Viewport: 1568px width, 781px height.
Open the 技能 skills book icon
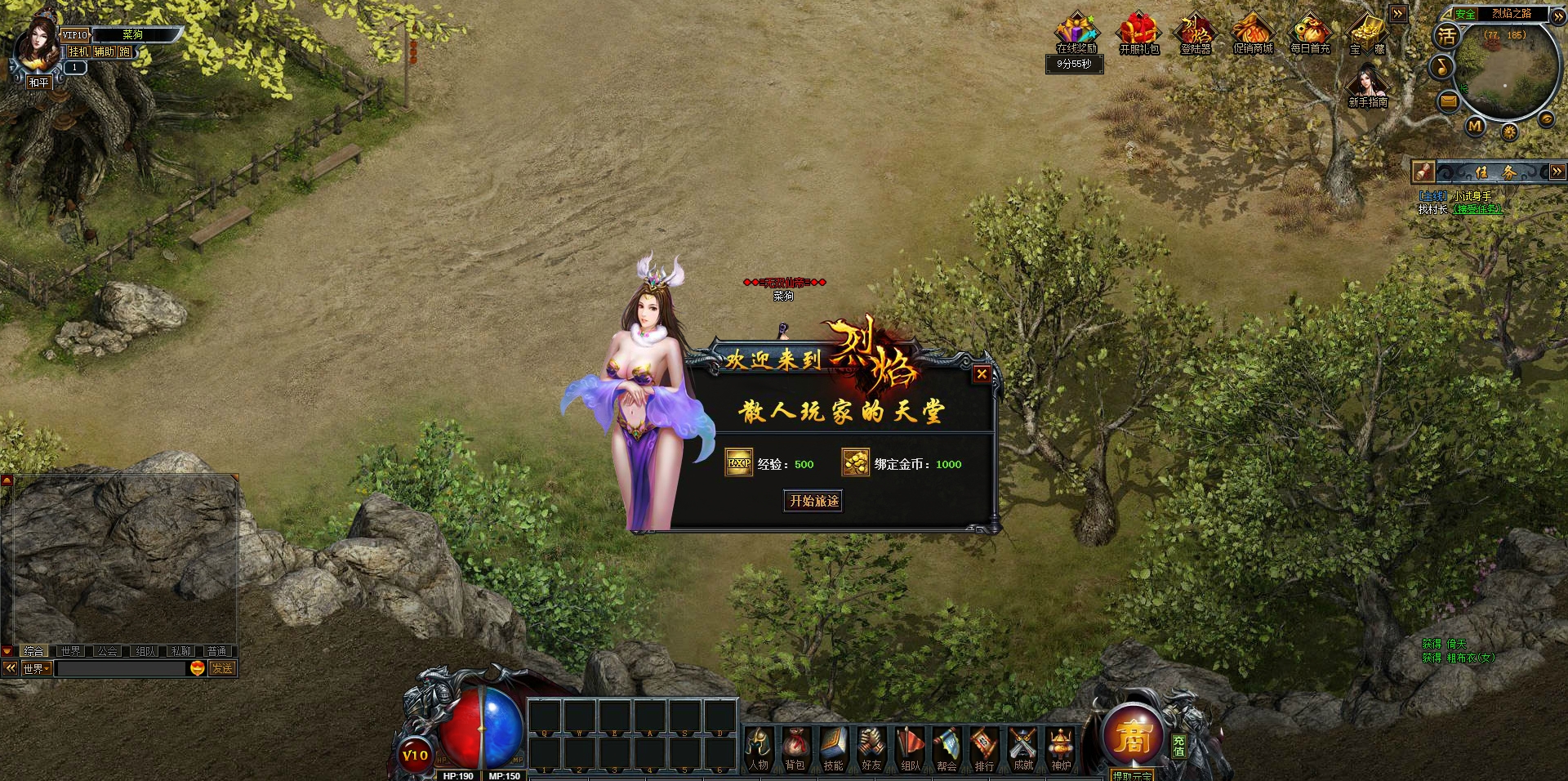point(833,749)
